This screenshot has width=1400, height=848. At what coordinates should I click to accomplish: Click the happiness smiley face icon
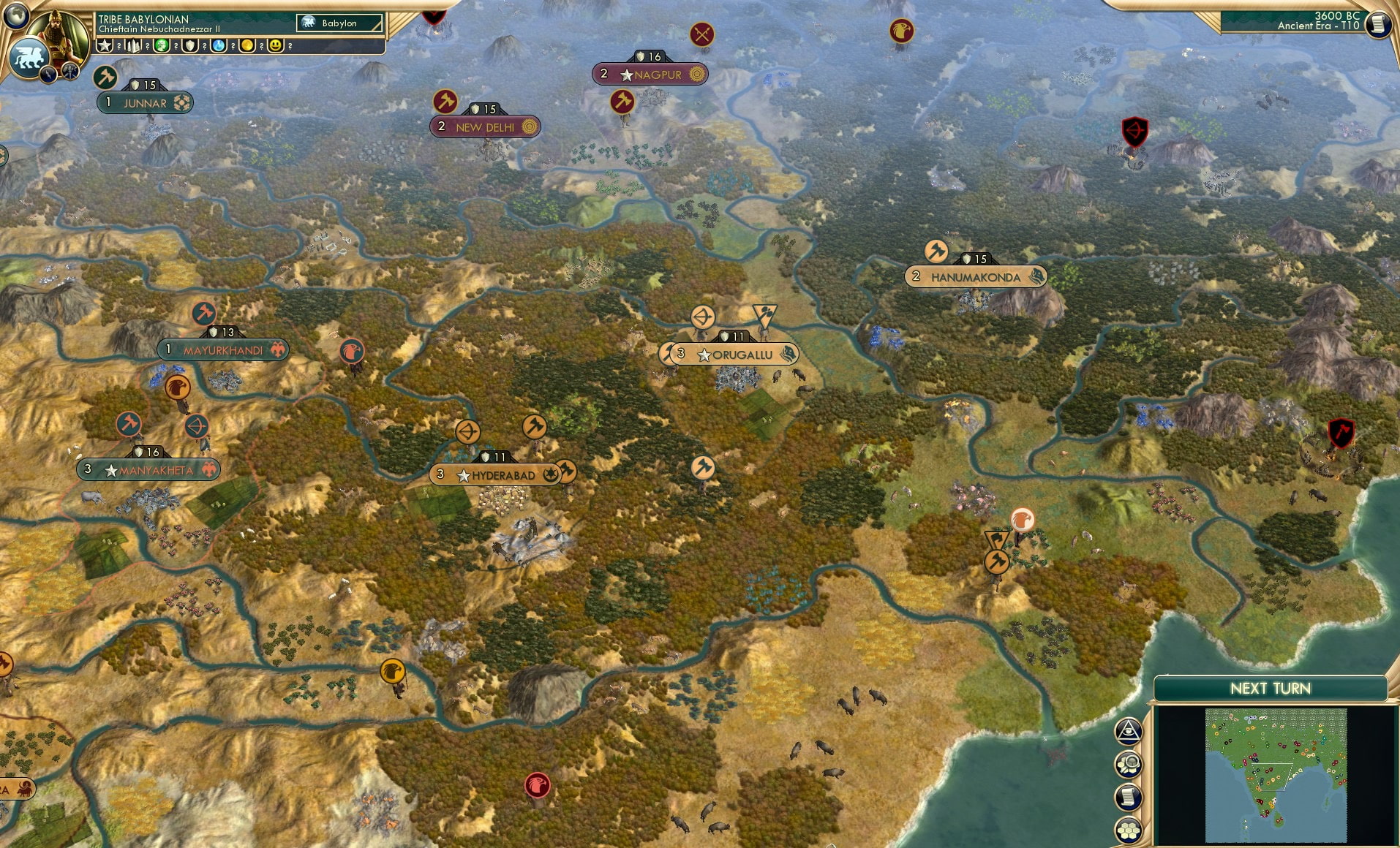[276, 46]
